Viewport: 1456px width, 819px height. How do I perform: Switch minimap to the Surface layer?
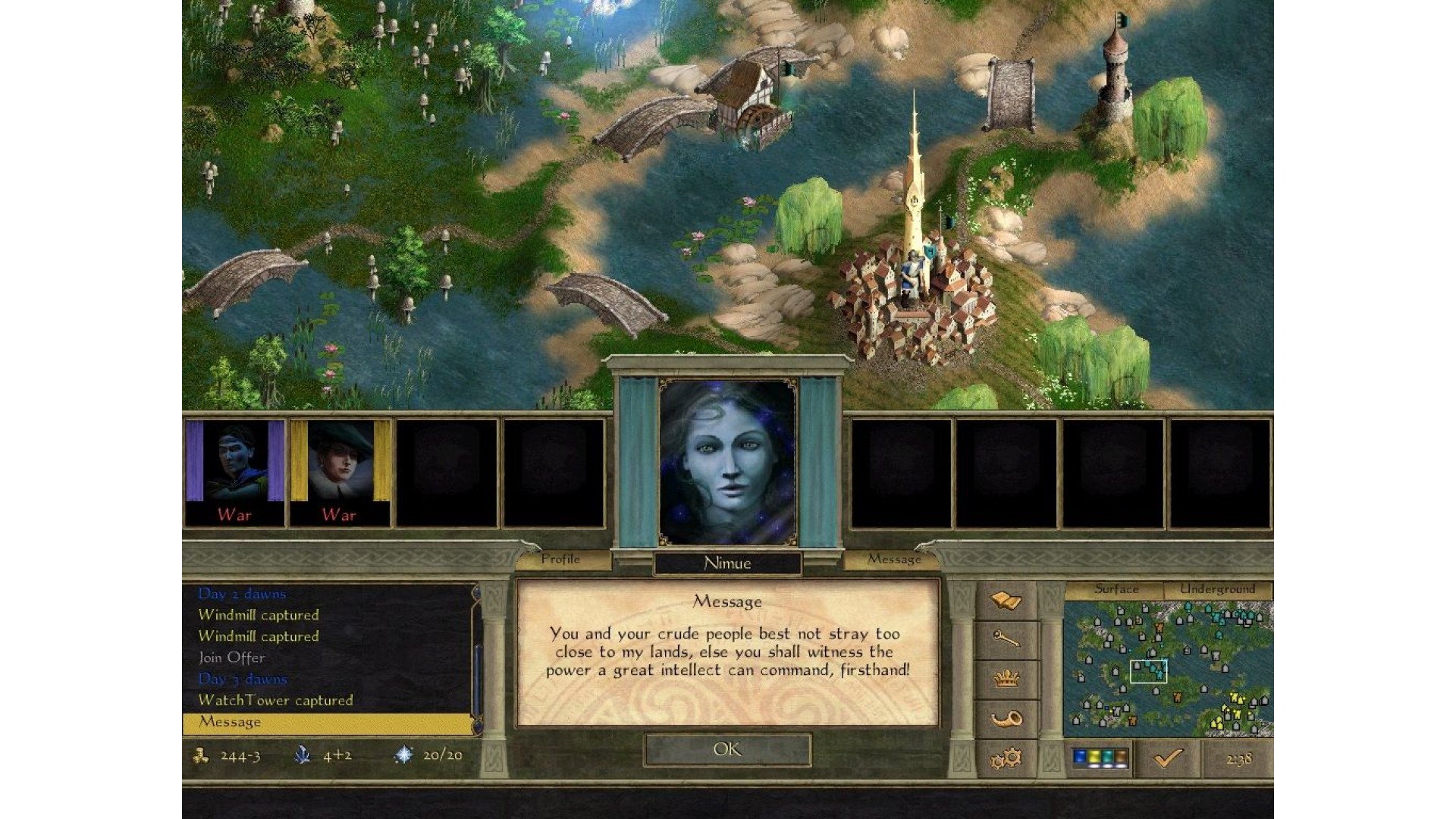1116,589
